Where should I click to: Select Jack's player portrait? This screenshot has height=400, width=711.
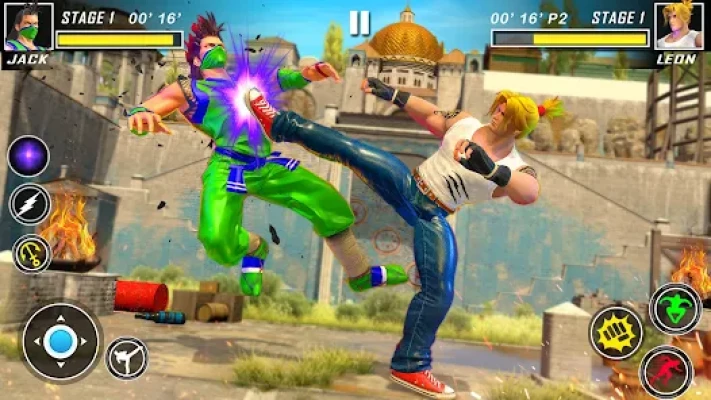click(x=27, y=26)
